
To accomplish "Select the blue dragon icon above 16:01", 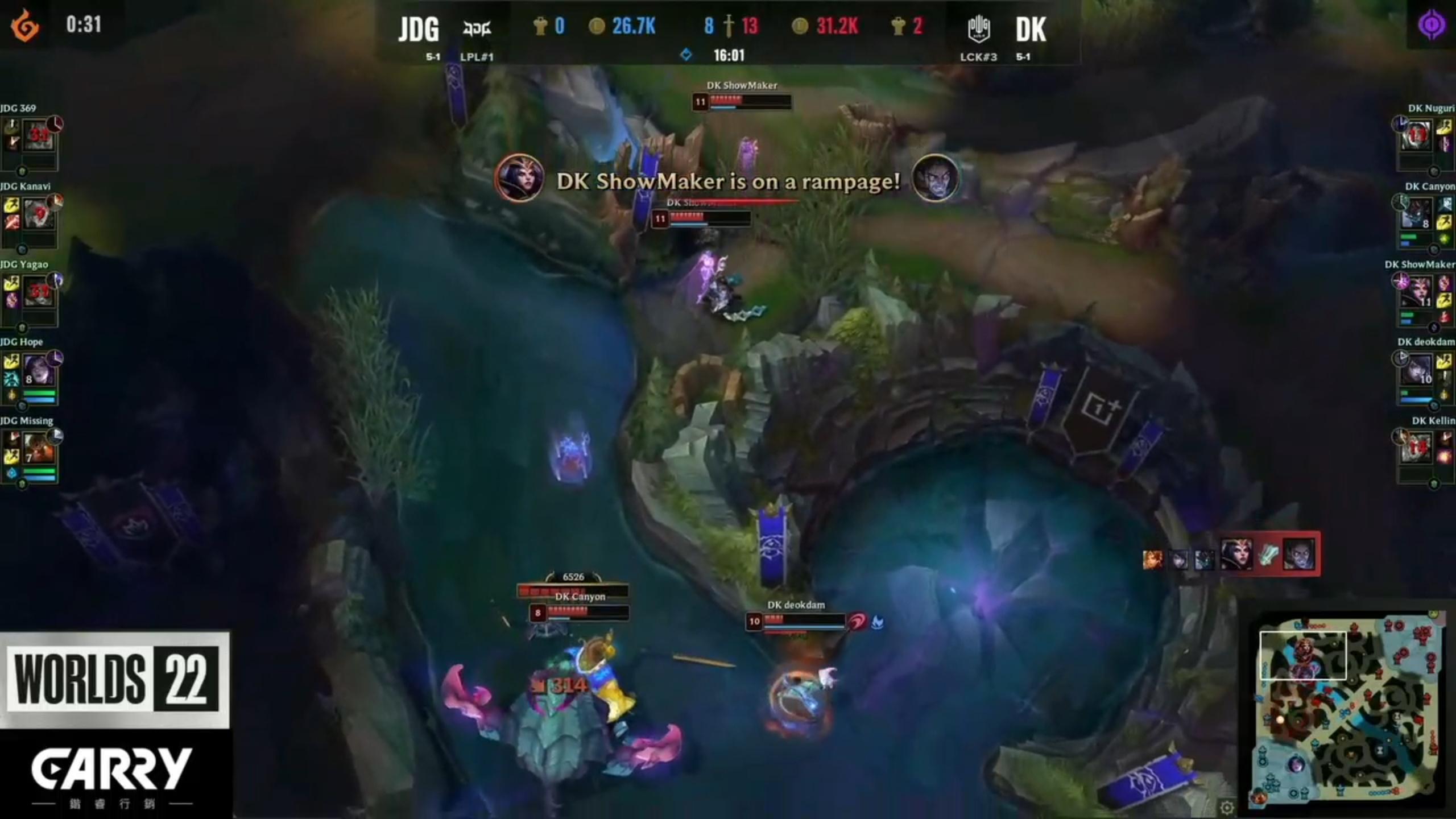I will (688, 55).
